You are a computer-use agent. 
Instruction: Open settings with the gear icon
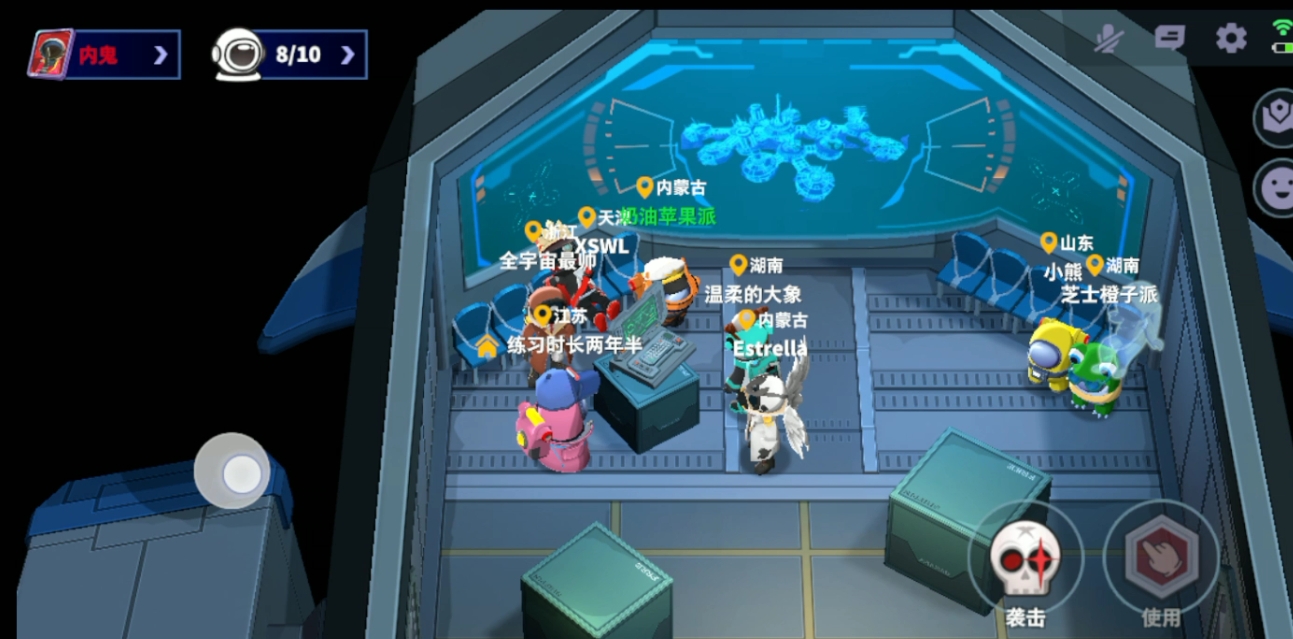[x=1230, y=38]
